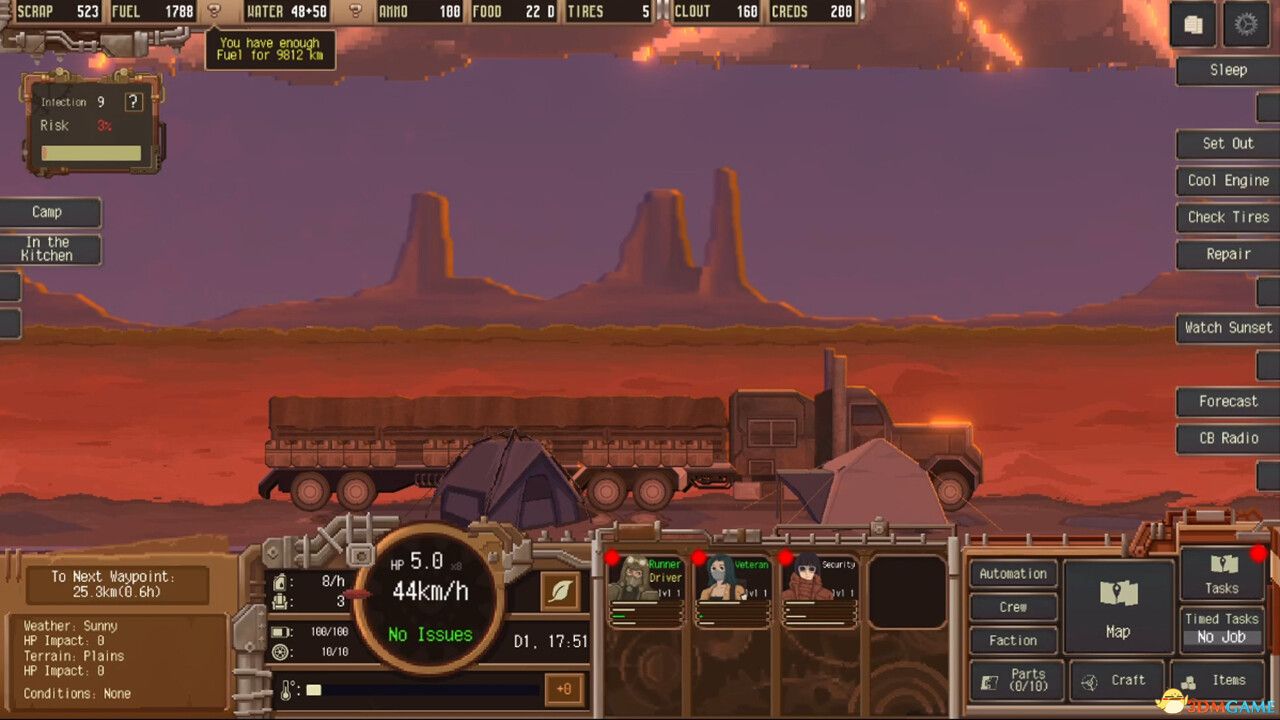Choose Watch Sunset activity

coord(1227,328)
